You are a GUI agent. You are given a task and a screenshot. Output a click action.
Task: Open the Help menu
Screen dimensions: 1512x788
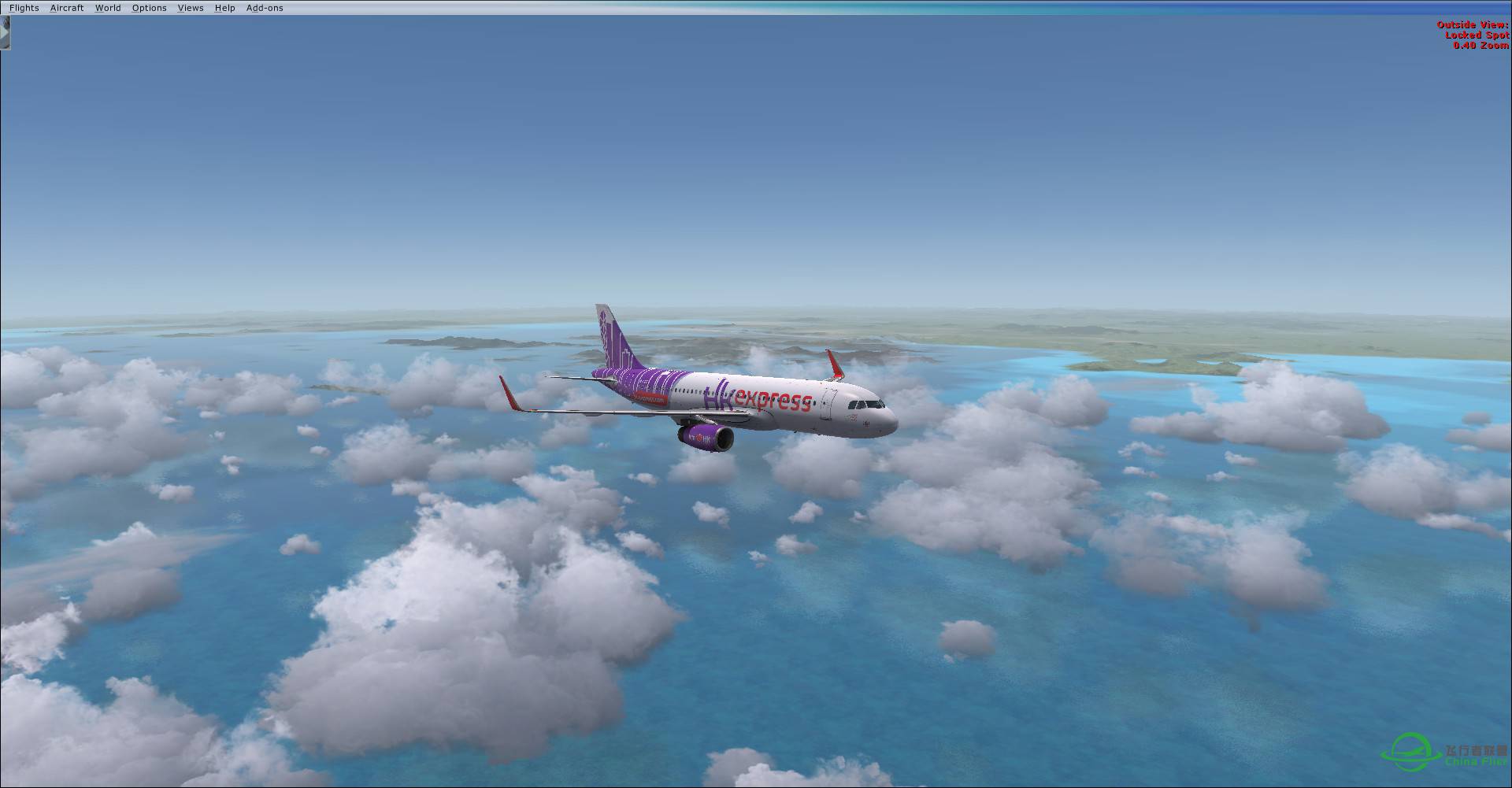(x=224, y=7)
